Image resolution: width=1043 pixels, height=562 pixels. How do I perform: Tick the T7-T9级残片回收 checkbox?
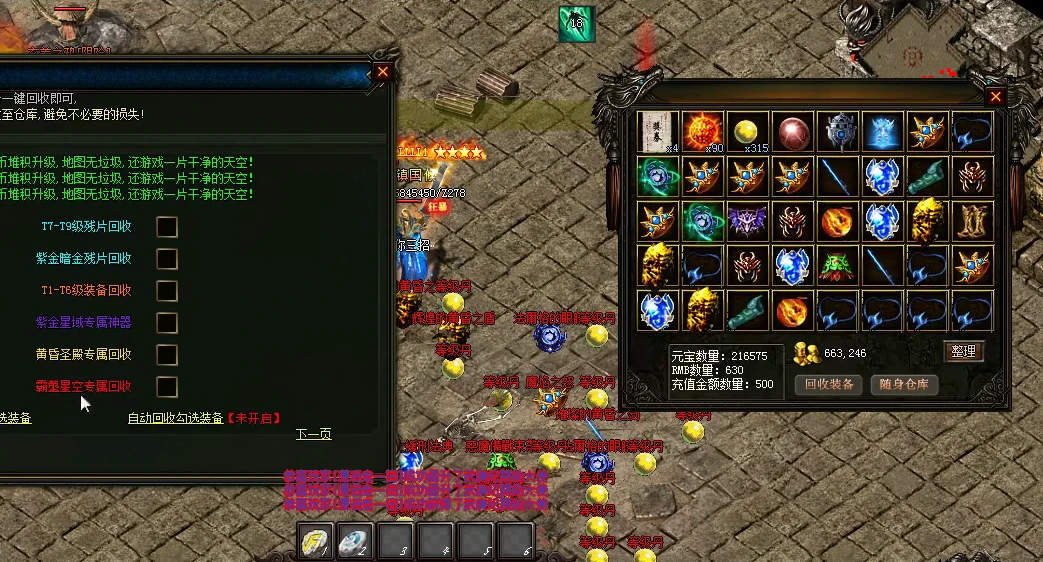pos(167,227)
